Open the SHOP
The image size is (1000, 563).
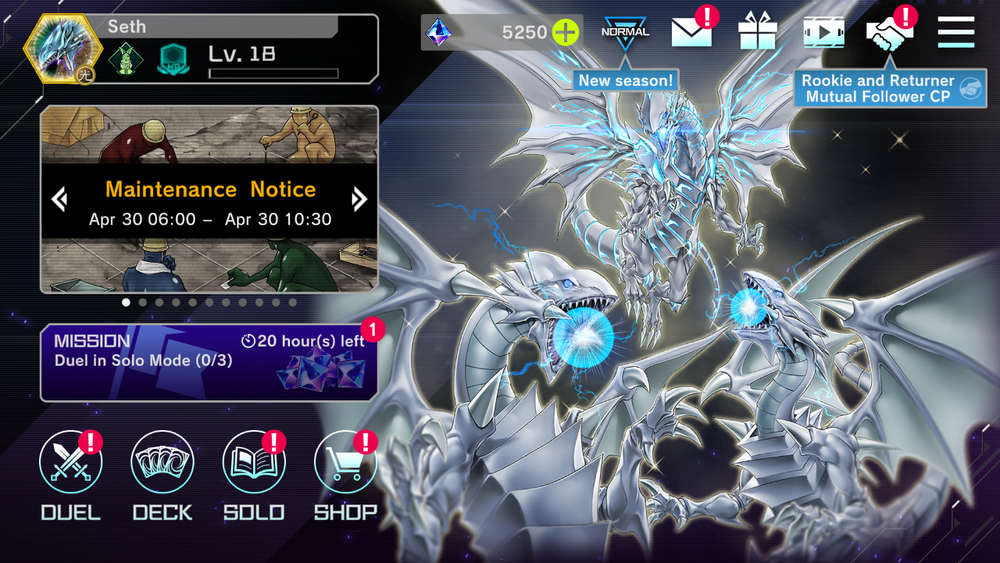(345, 463)
